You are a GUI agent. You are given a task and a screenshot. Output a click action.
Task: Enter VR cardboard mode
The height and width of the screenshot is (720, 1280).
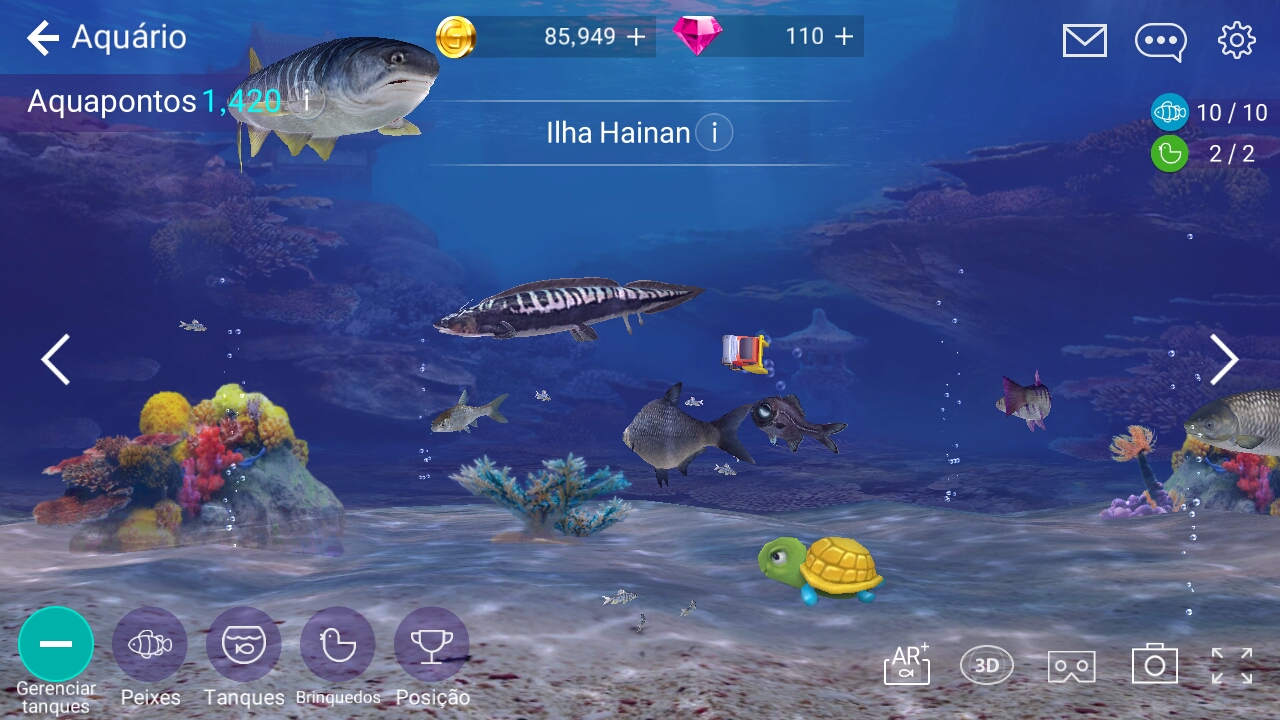tap(1069, 663)
